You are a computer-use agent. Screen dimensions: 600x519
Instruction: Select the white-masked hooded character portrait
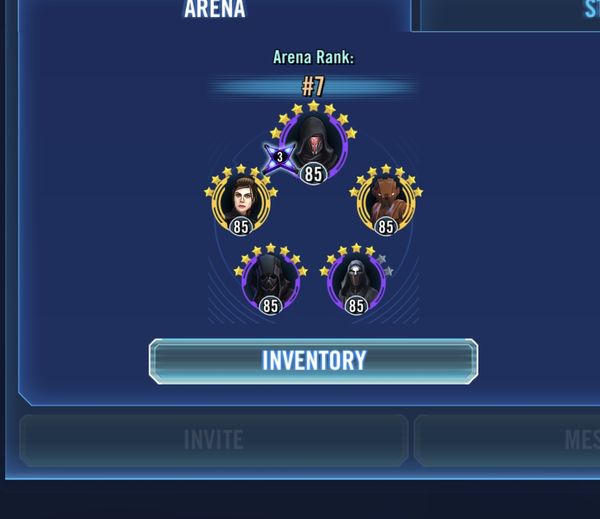356,279
